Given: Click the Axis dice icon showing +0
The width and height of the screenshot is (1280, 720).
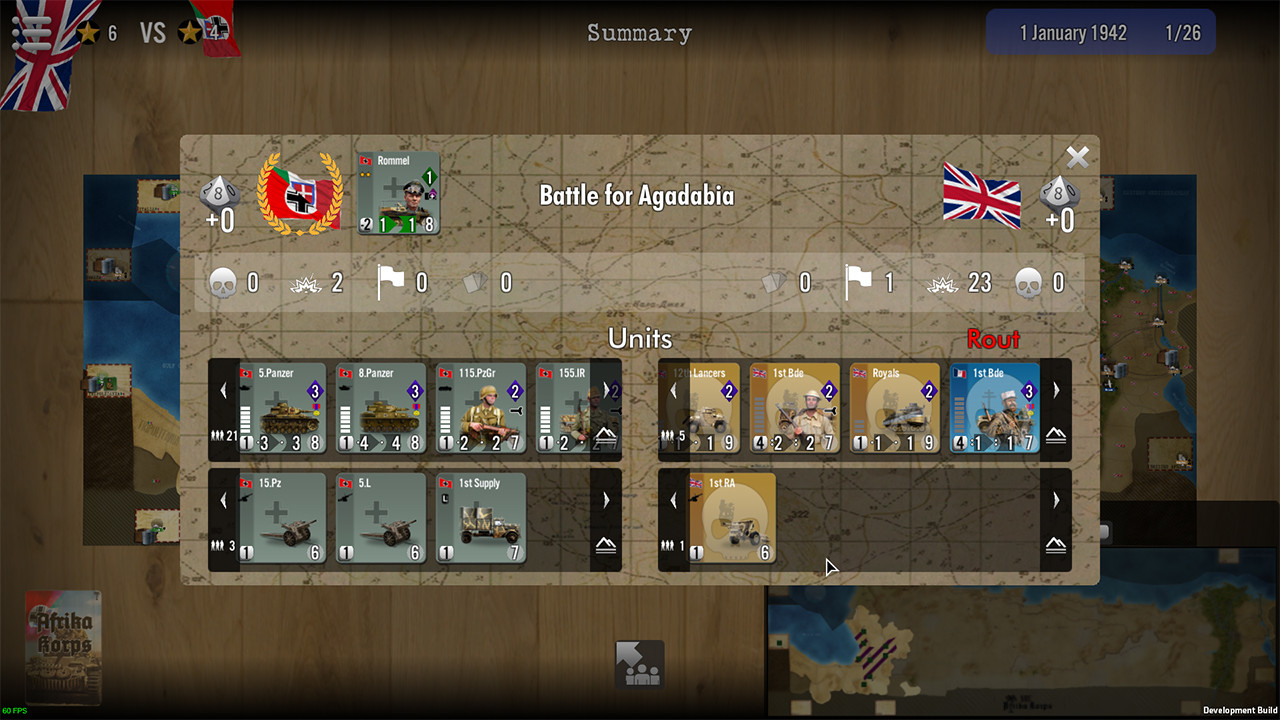Looking at the screenshot, I should (220, 196).
